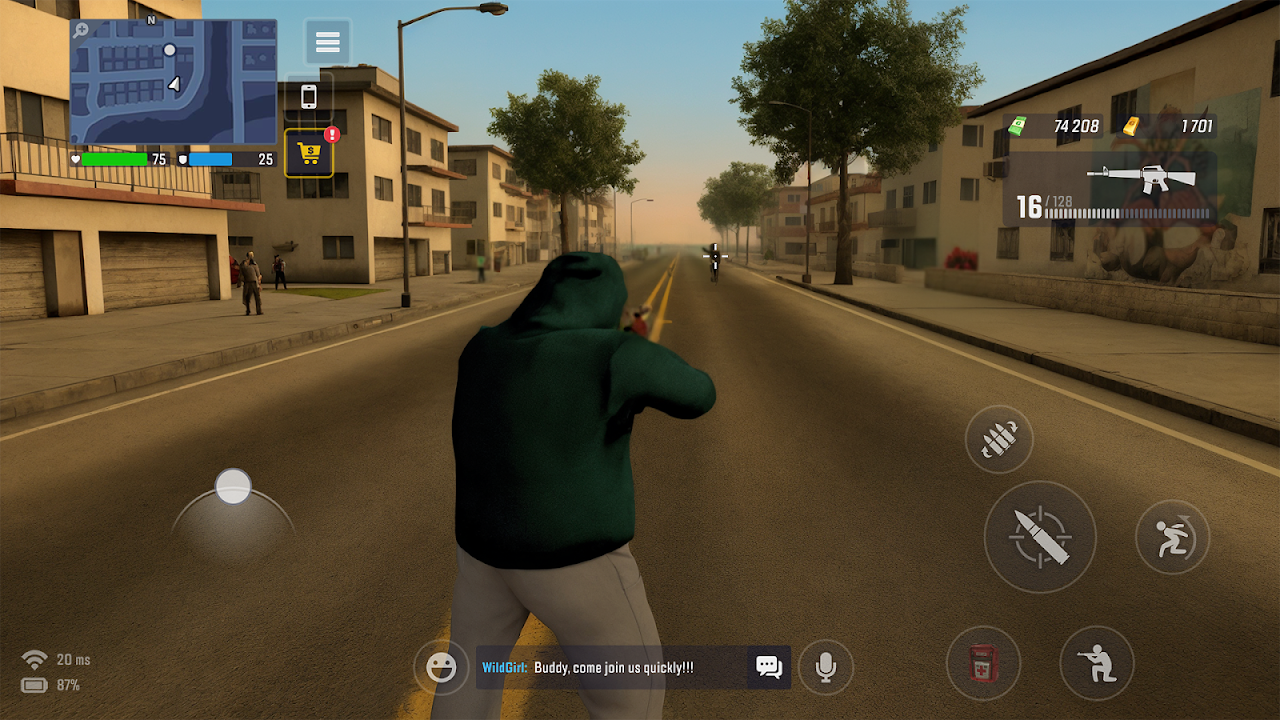Expand the city minimap

coord(174,82)
